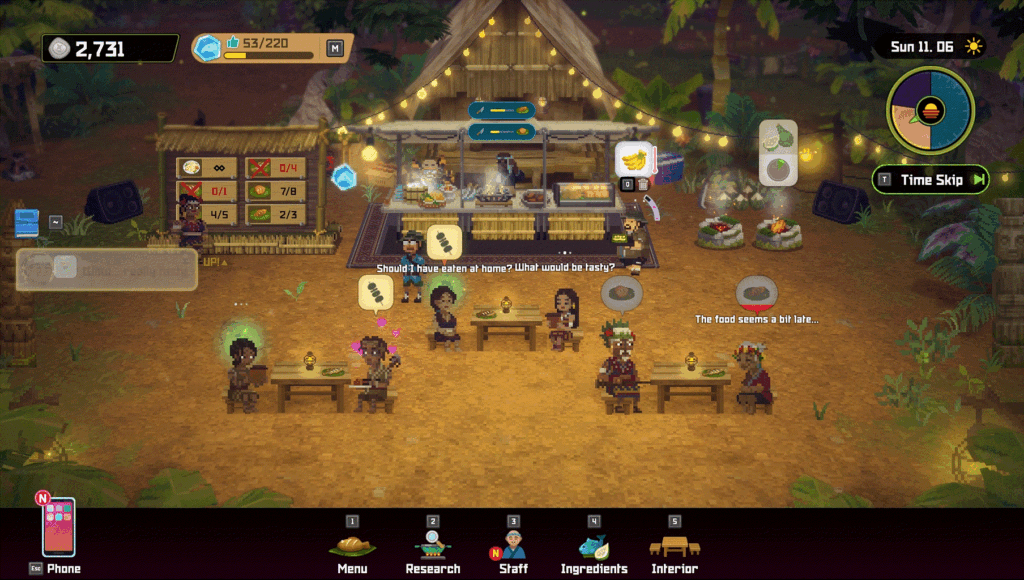Click the blue hexagon restaurant rank badge
Viewport: 1024px width, 580px height.
coord(207,48)
